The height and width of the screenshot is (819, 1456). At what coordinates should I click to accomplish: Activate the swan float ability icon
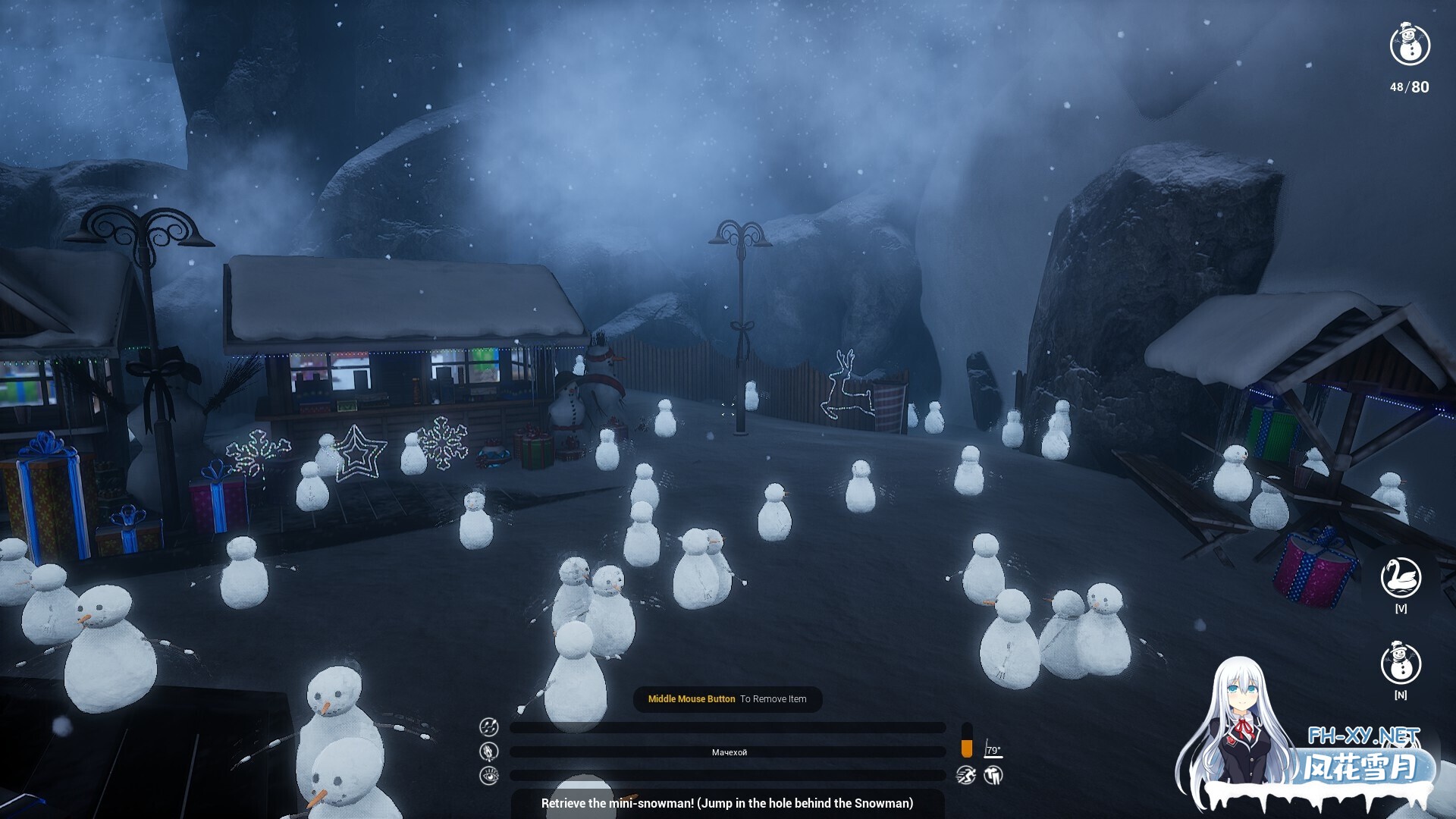[1401, 578]
